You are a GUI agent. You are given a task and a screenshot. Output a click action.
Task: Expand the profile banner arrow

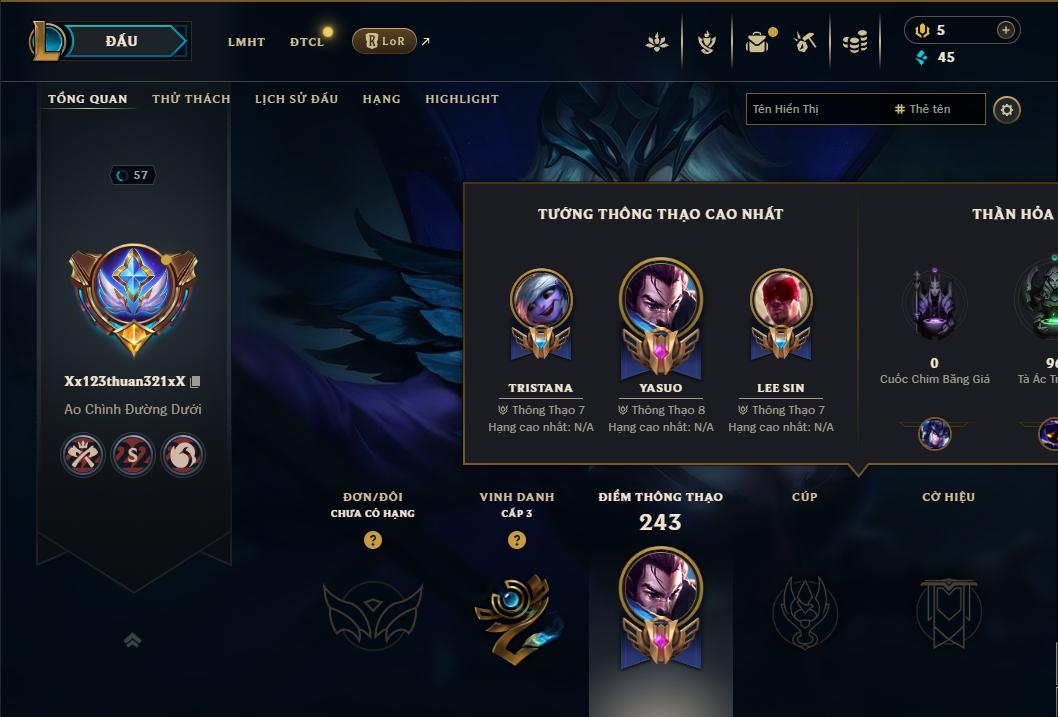click(x=132, y=640)
